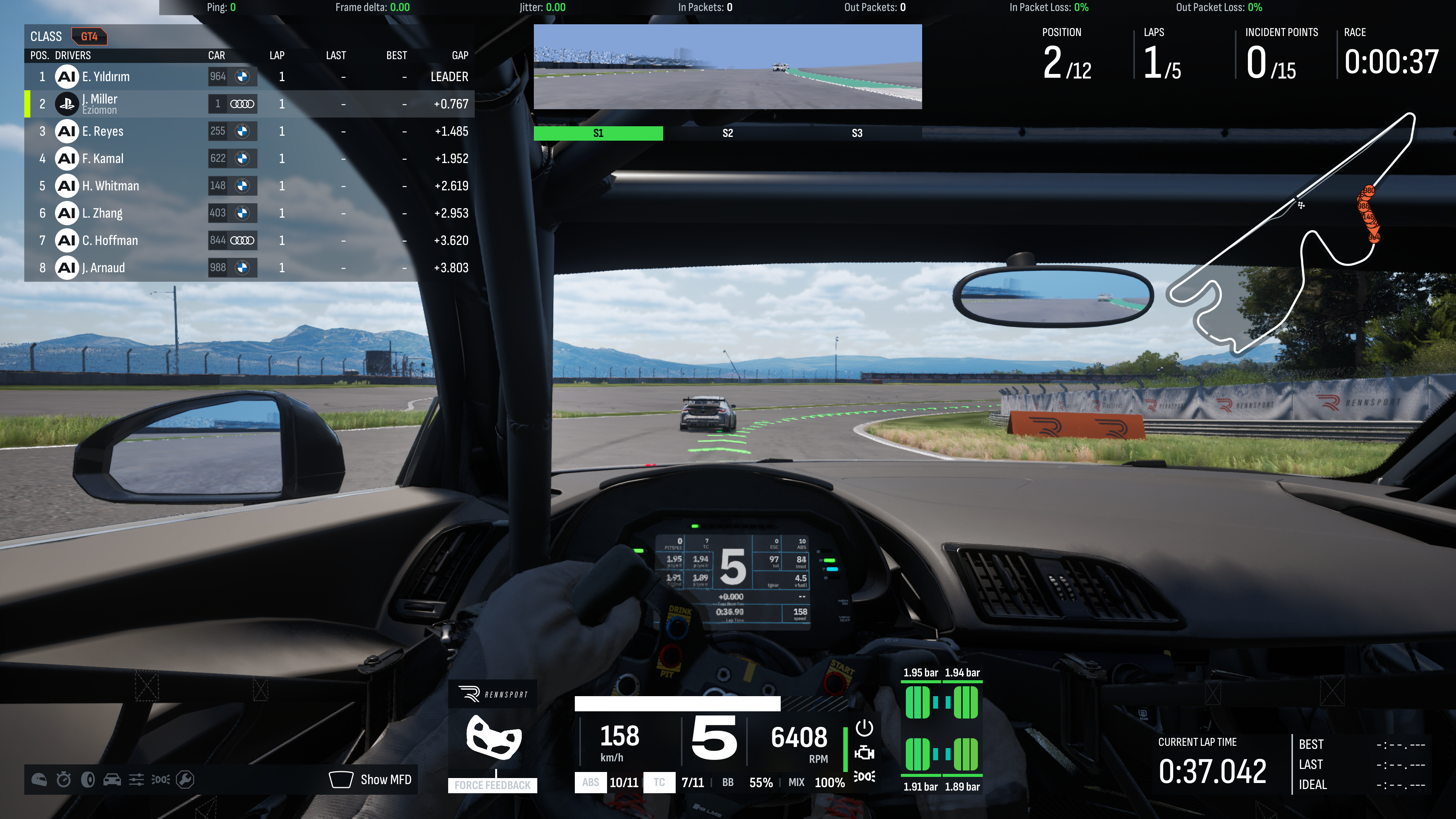
Task: Select the headlights icon in MFD bar
Action: coord(160,780)
